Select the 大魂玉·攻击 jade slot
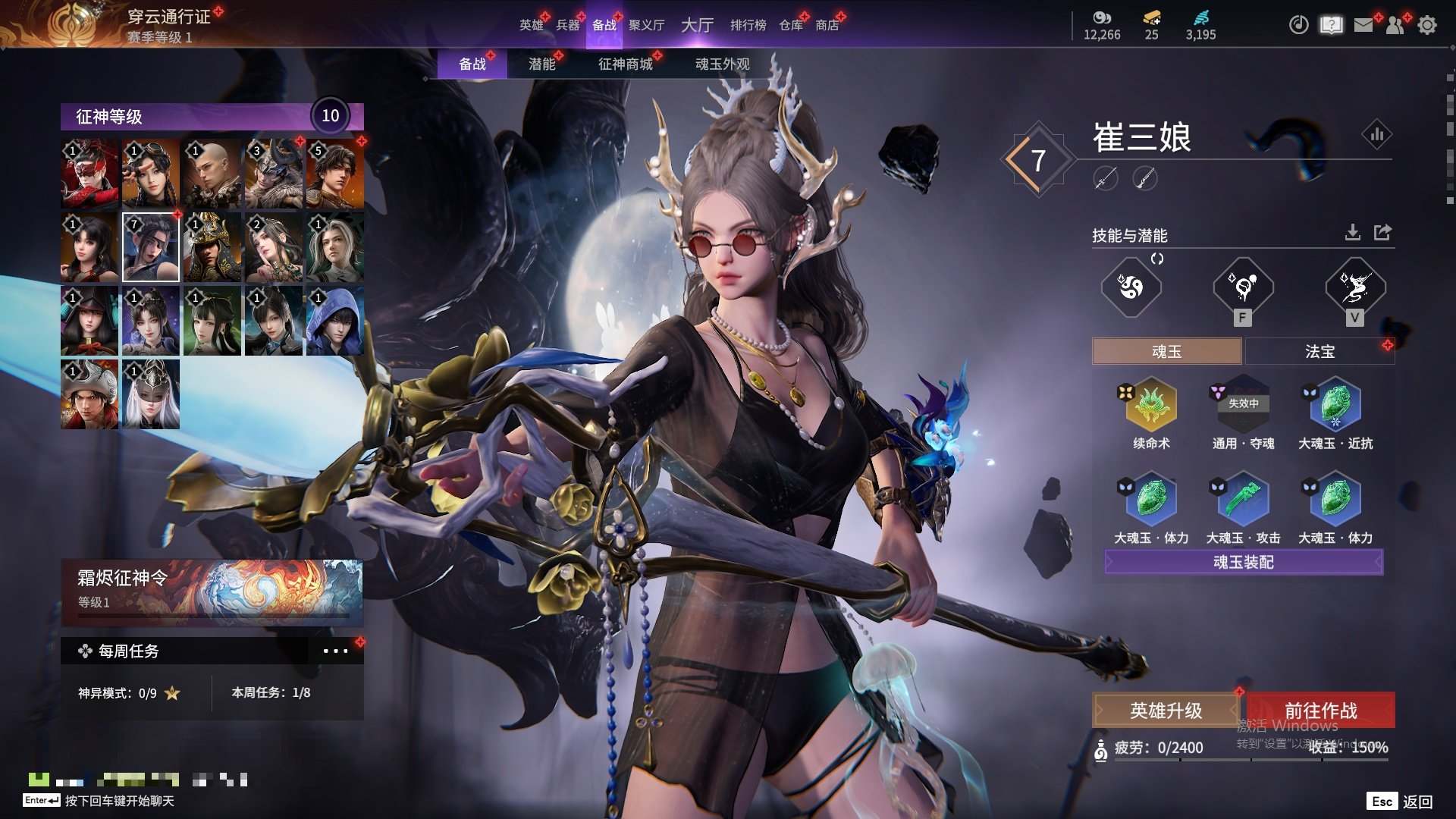The width and height of the screenshot is (1456, 819). click(1244, 500)
